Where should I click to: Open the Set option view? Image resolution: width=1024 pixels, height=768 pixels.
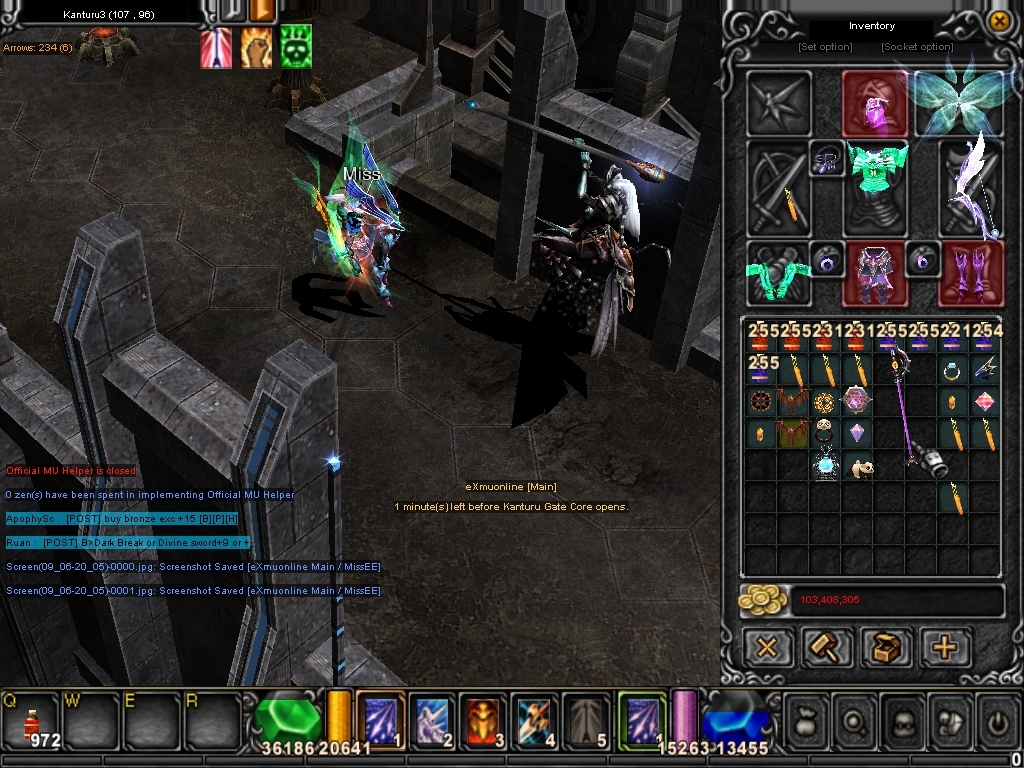pyautogui.click(x=825, y=47)
